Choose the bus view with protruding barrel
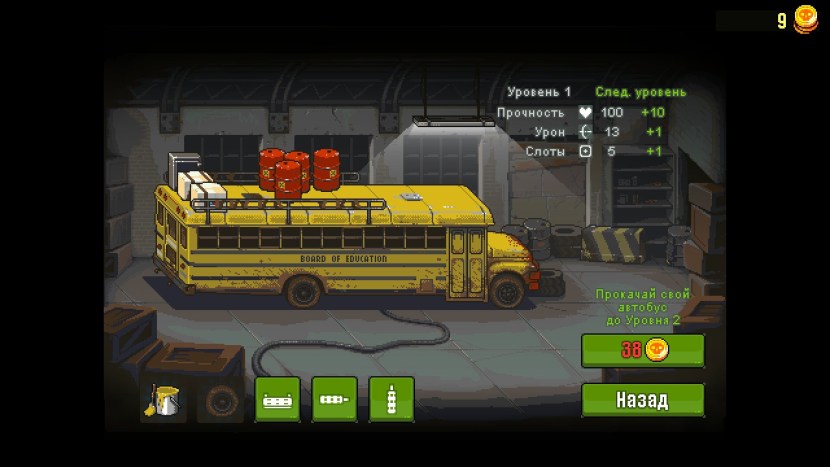830x467 pixels. [x=334, y=400]
